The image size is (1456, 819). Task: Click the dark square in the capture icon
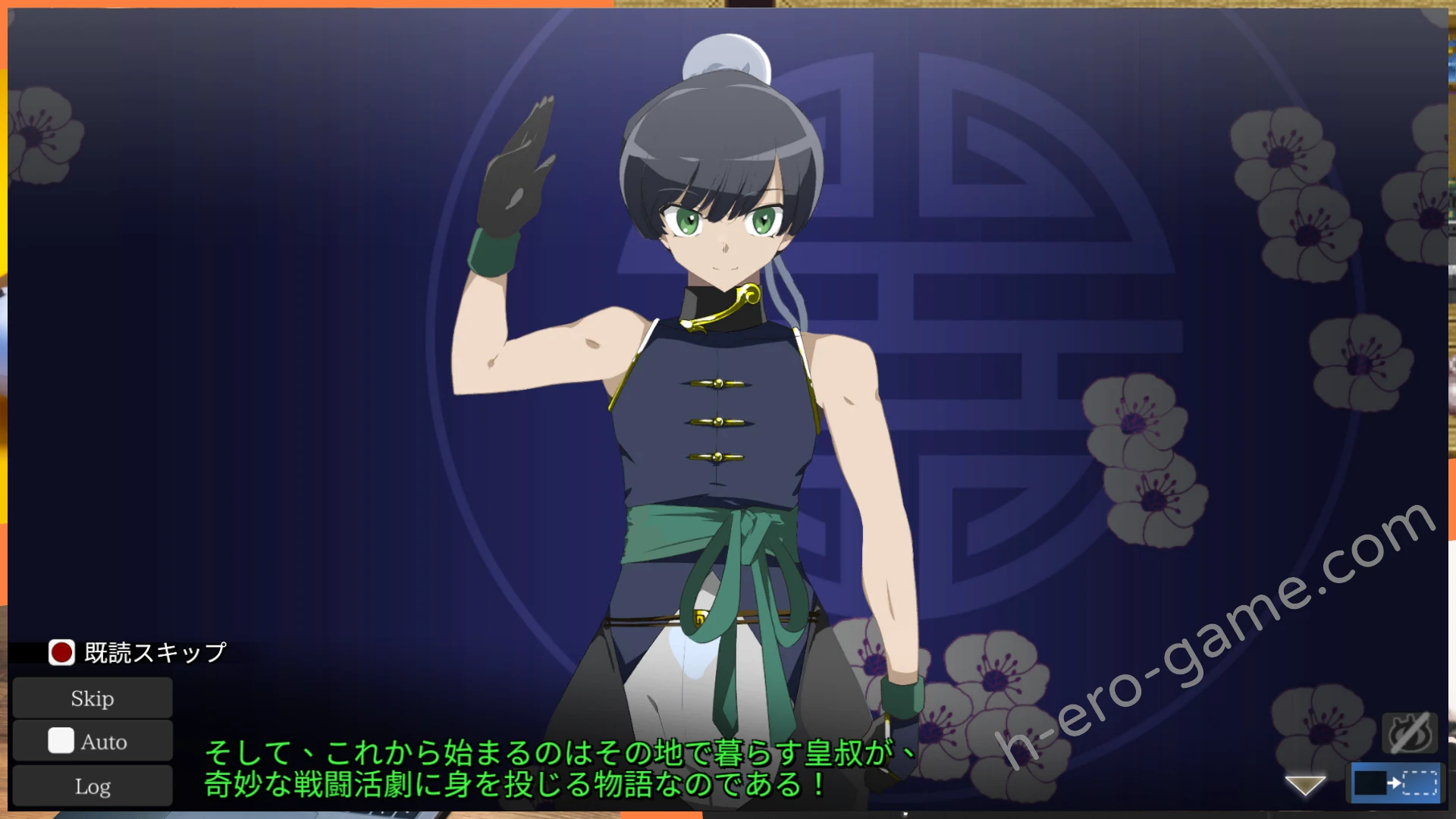pyautogui.click(x=1370, y=783)
